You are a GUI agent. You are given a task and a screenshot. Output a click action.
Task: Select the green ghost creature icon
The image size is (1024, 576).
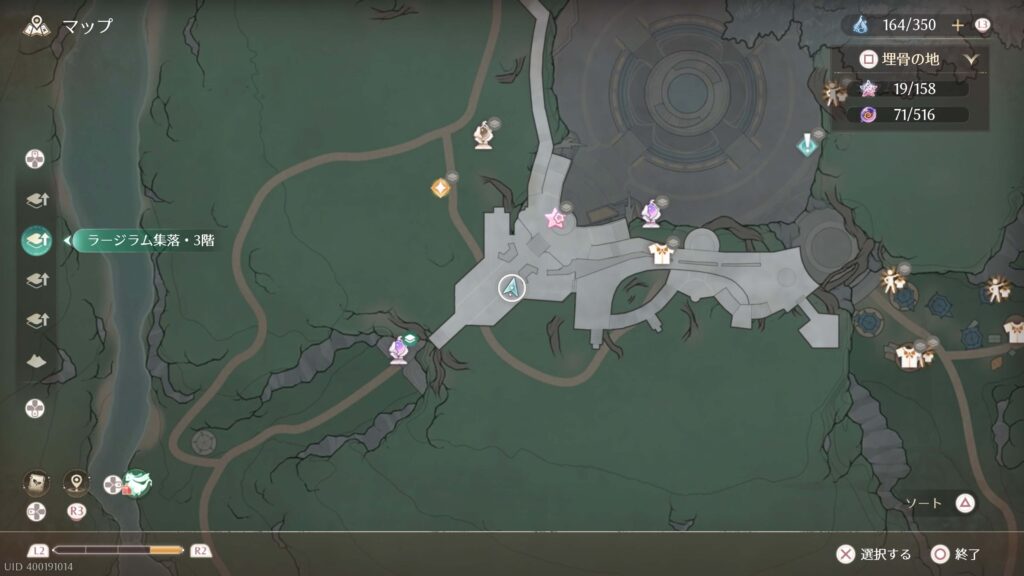tap(137, 484)
